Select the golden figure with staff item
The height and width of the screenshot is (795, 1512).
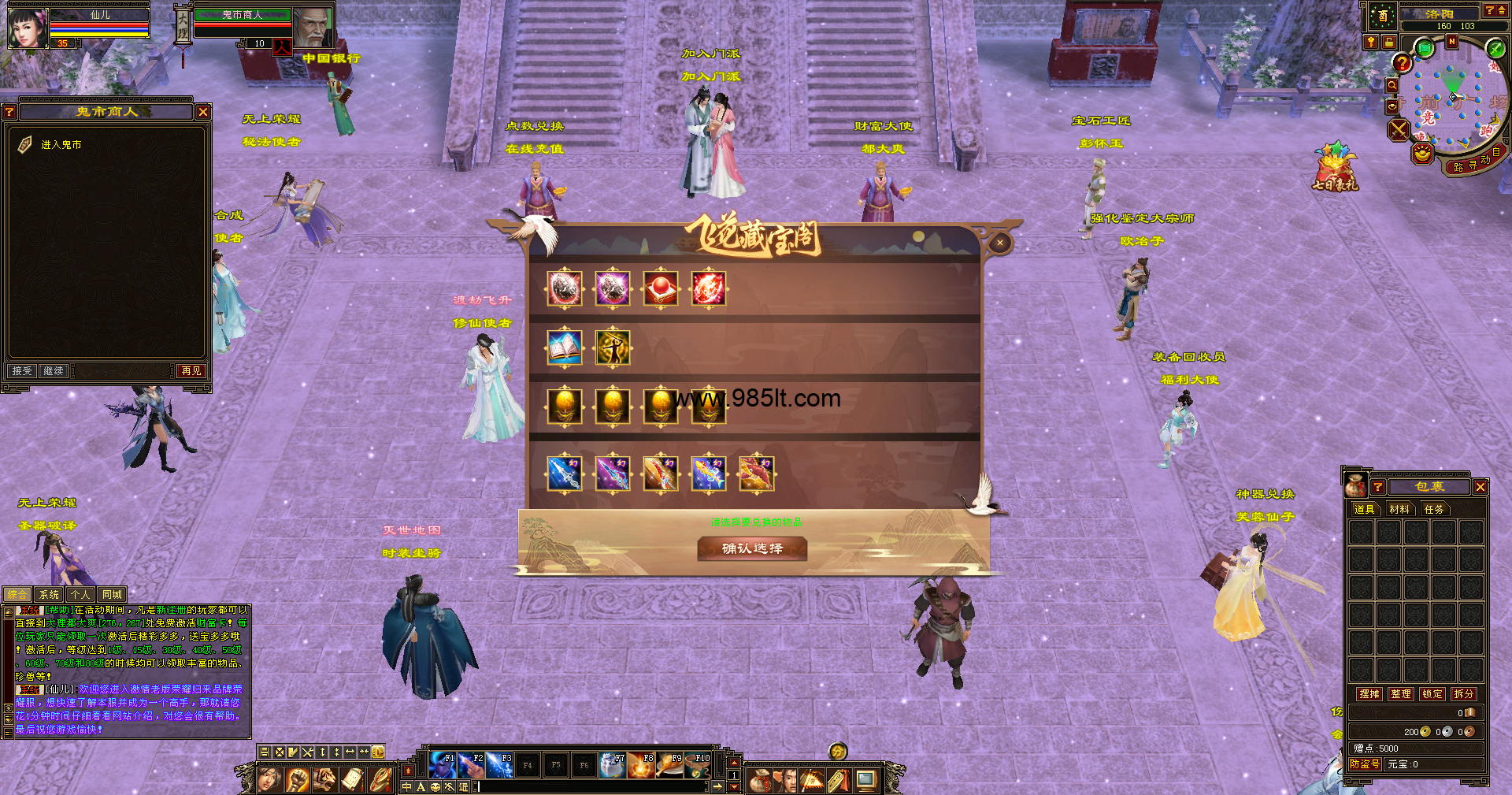pos(613,348)
